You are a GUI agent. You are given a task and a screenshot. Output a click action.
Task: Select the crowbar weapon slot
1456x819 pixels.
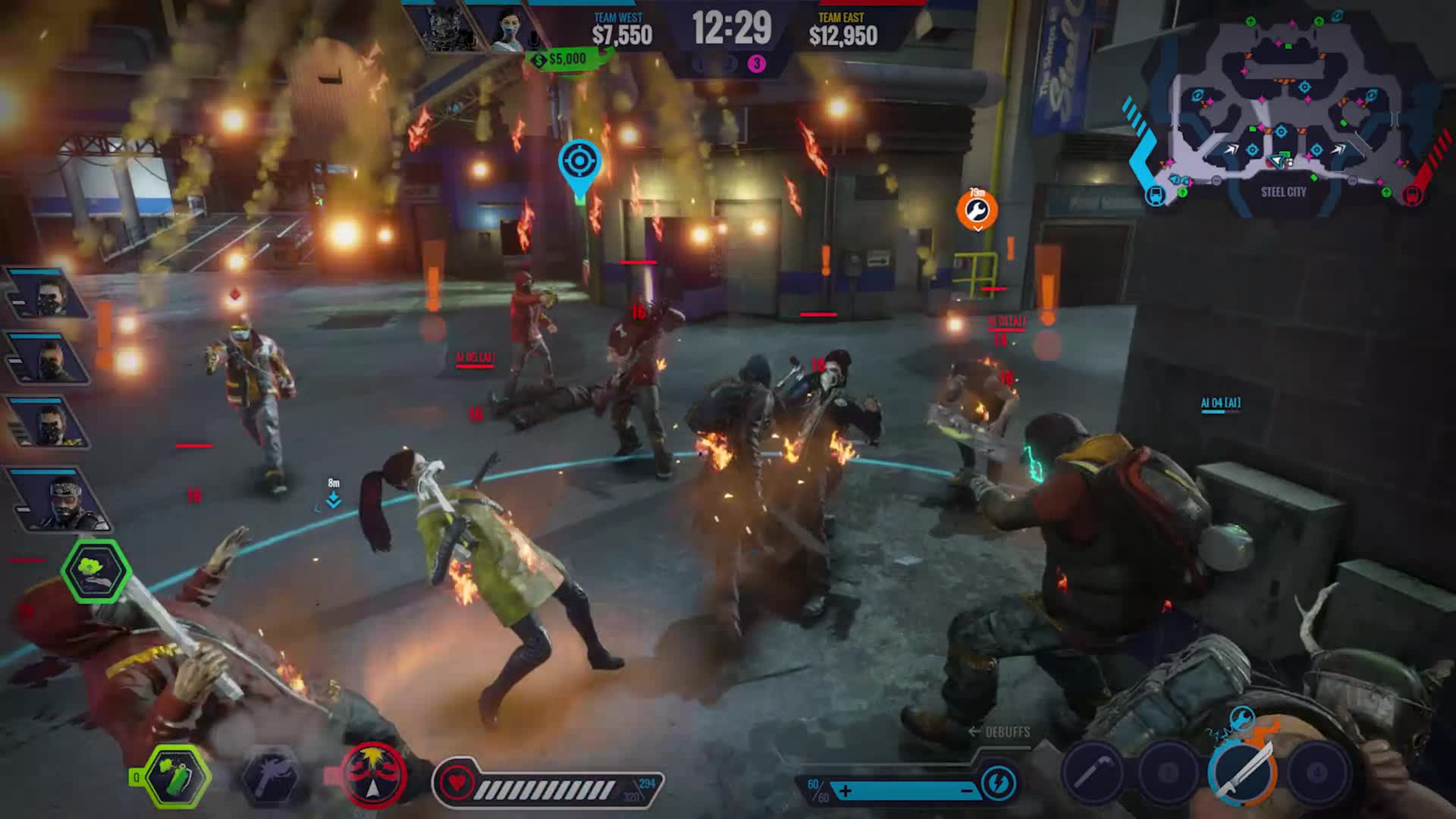[1092, 773]
